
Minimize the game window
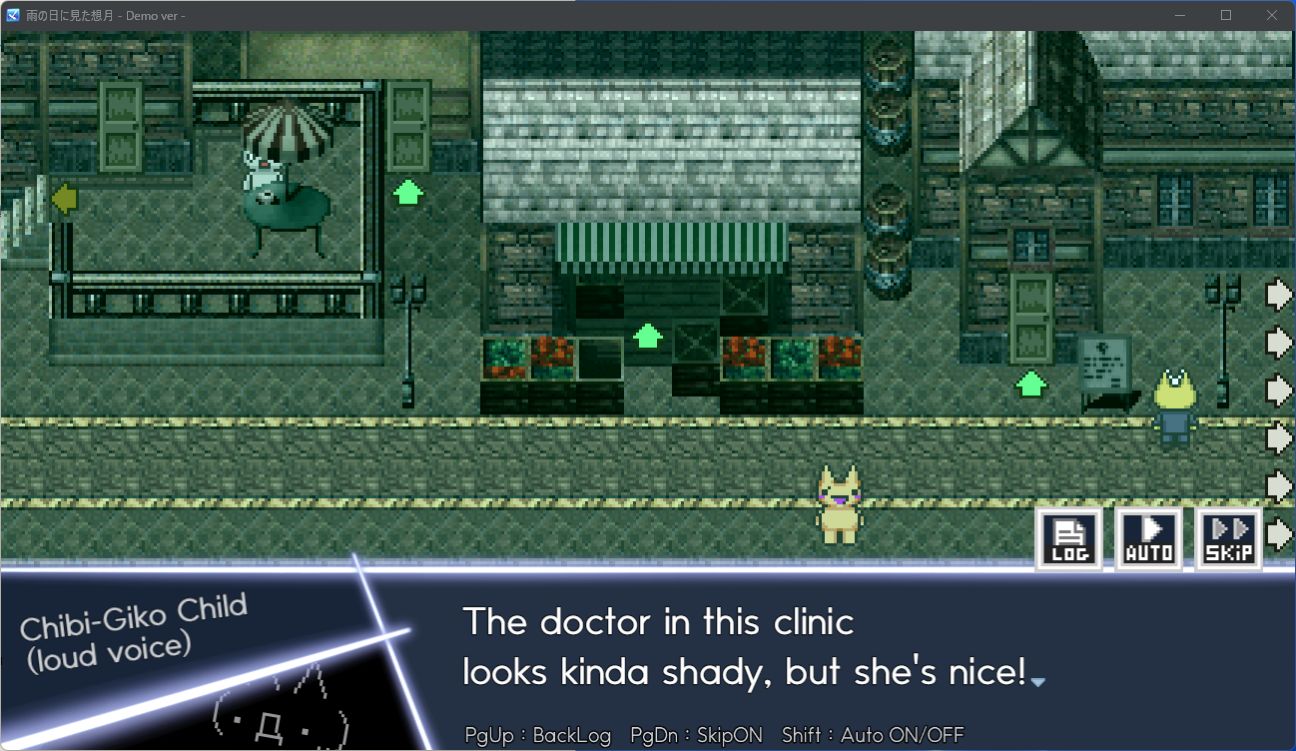tap(1180, 15)
